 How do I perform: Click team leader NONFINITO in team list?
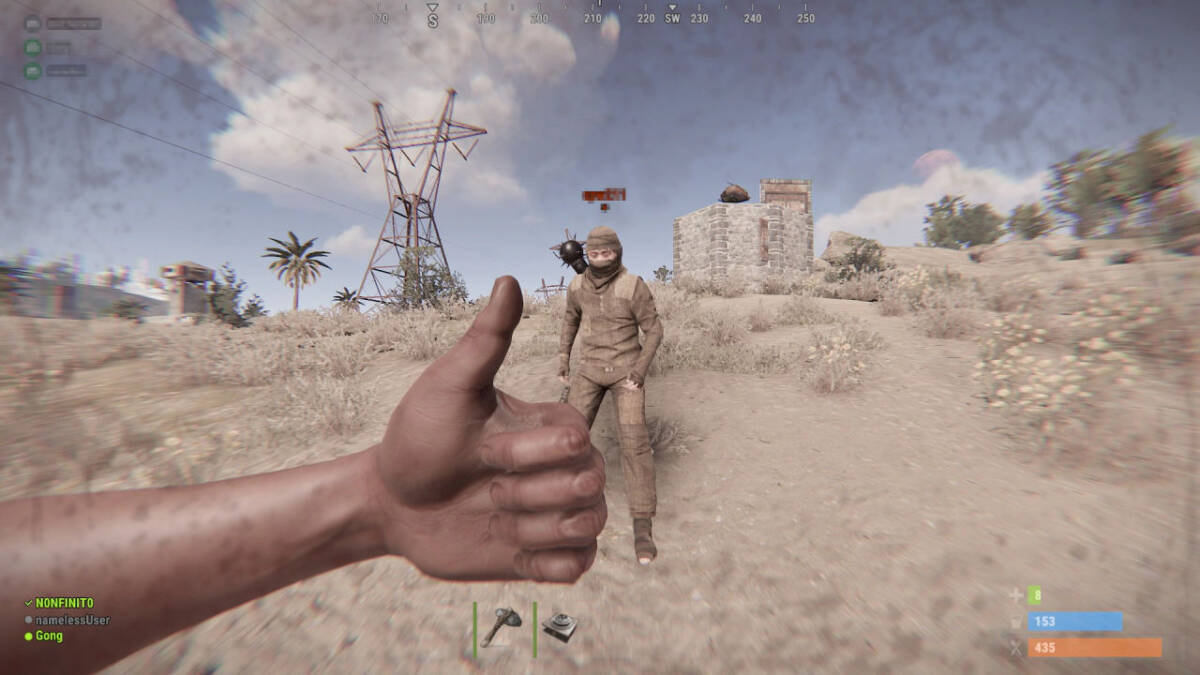(64, 604)
